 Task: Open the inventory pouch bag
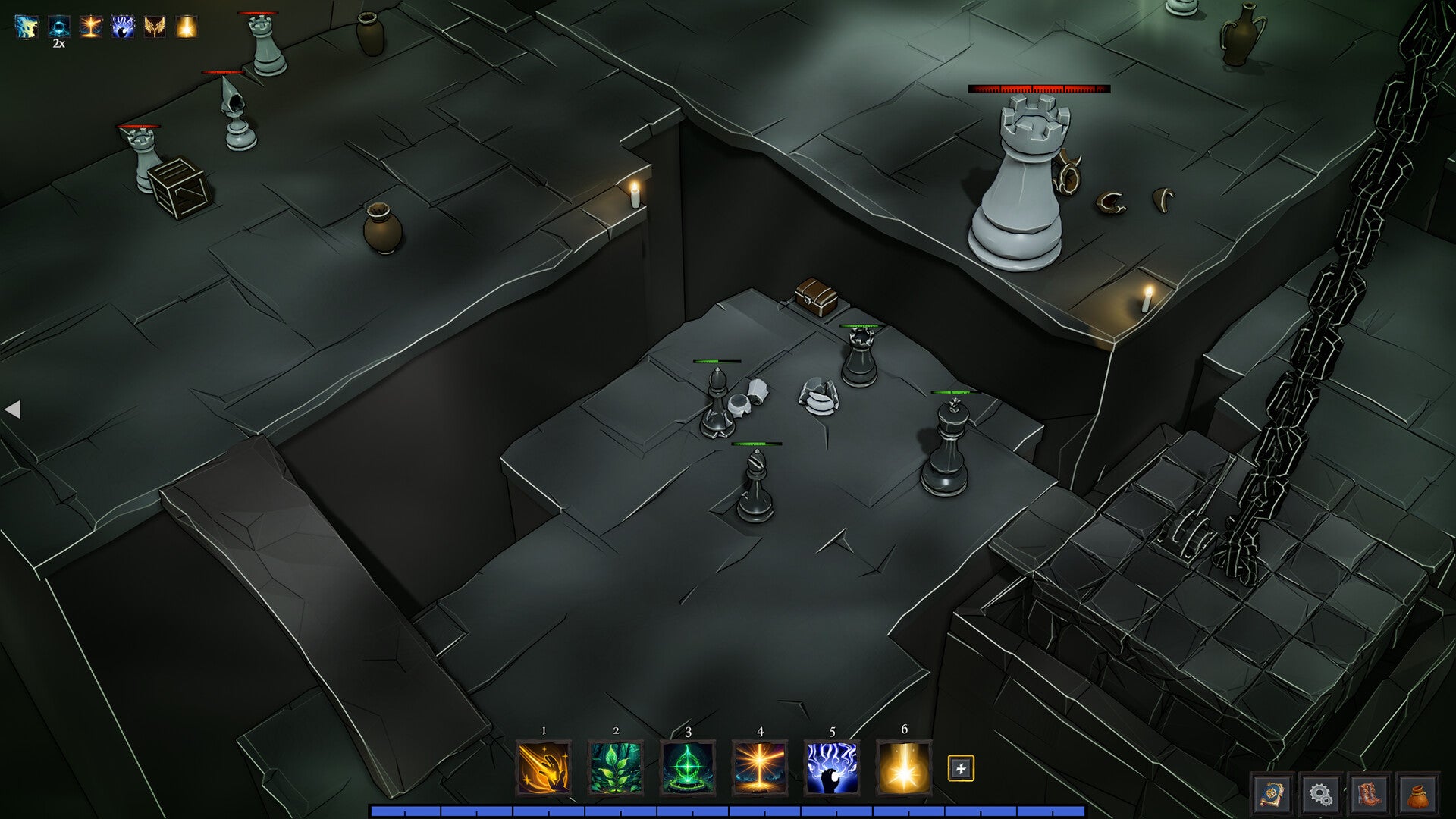point(1417,794)
